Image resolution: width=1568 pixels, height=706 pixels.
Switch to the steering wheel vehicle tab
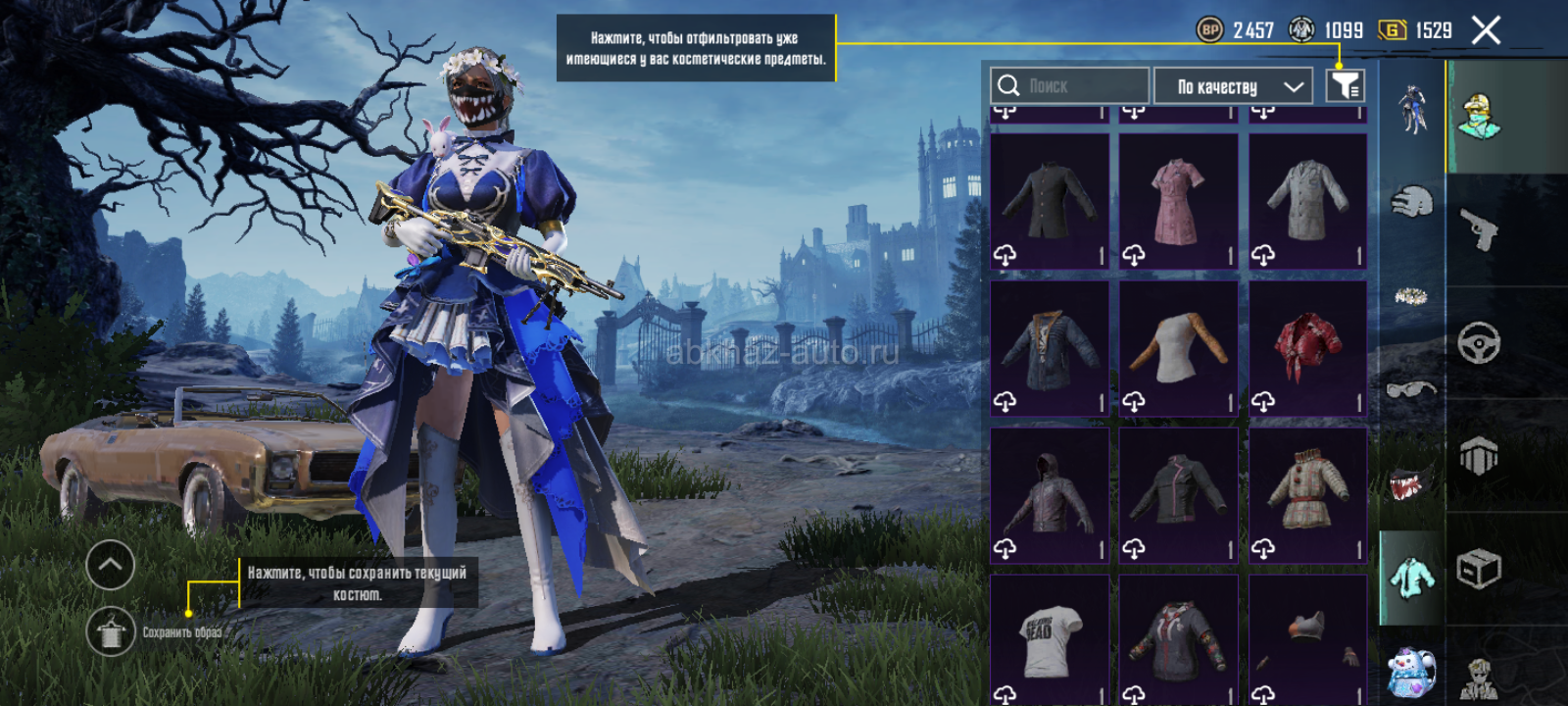(1479, 343)
